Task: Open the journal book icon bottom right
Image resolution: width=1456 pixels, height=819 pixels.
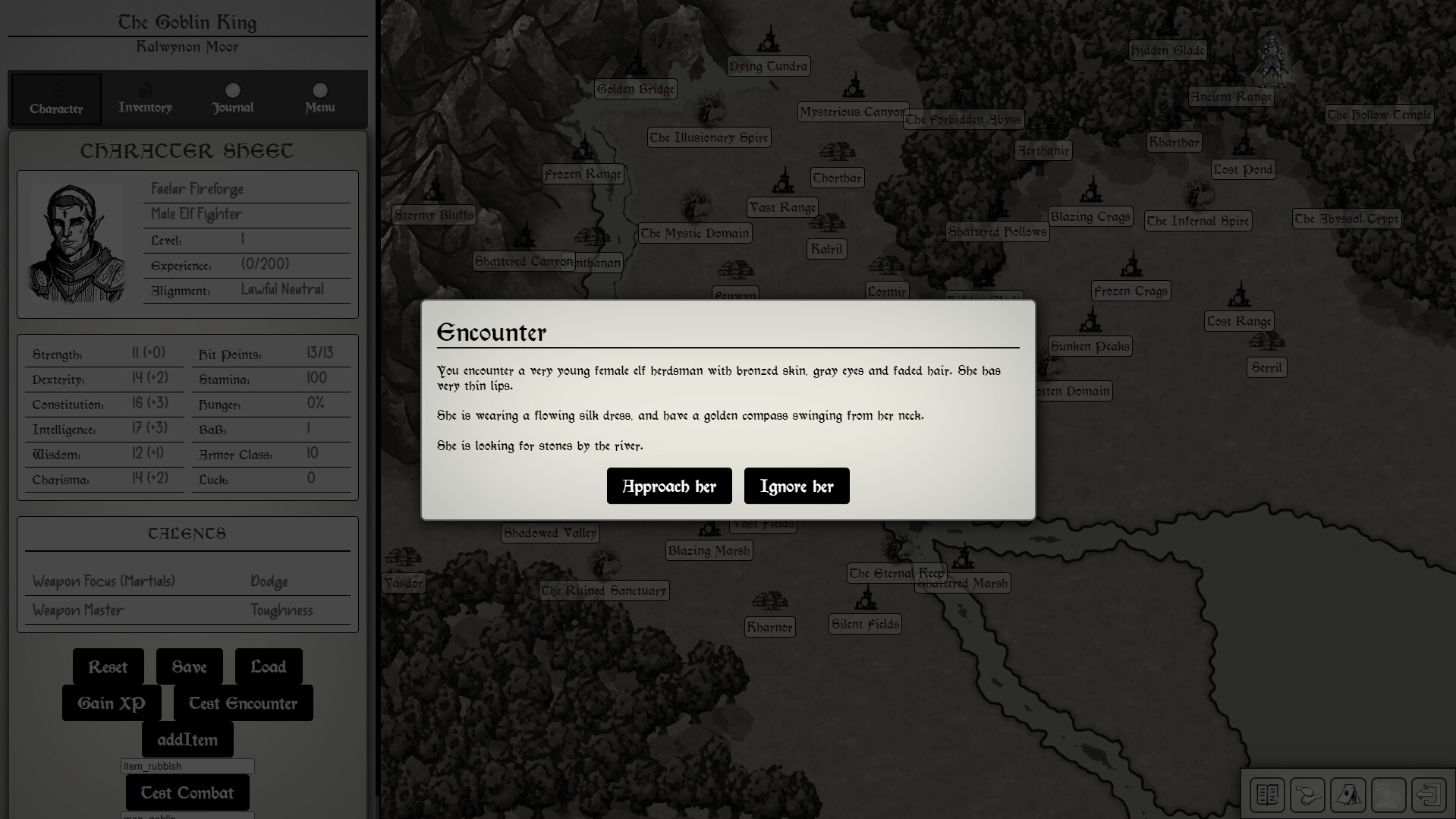Action: tap(1266, 795)
